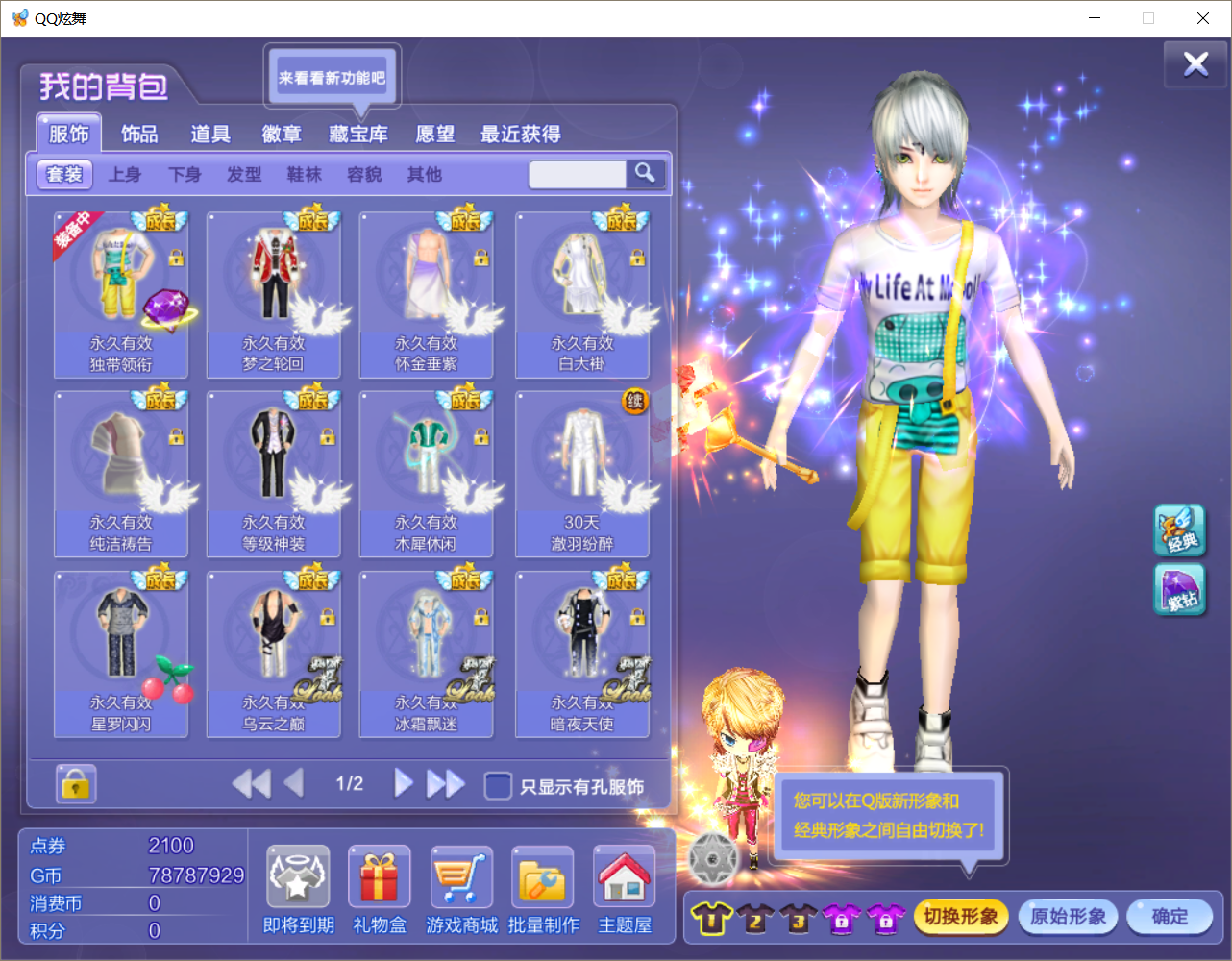
Task: Choose the 上身 upper body filter
Action: (125, 175)
